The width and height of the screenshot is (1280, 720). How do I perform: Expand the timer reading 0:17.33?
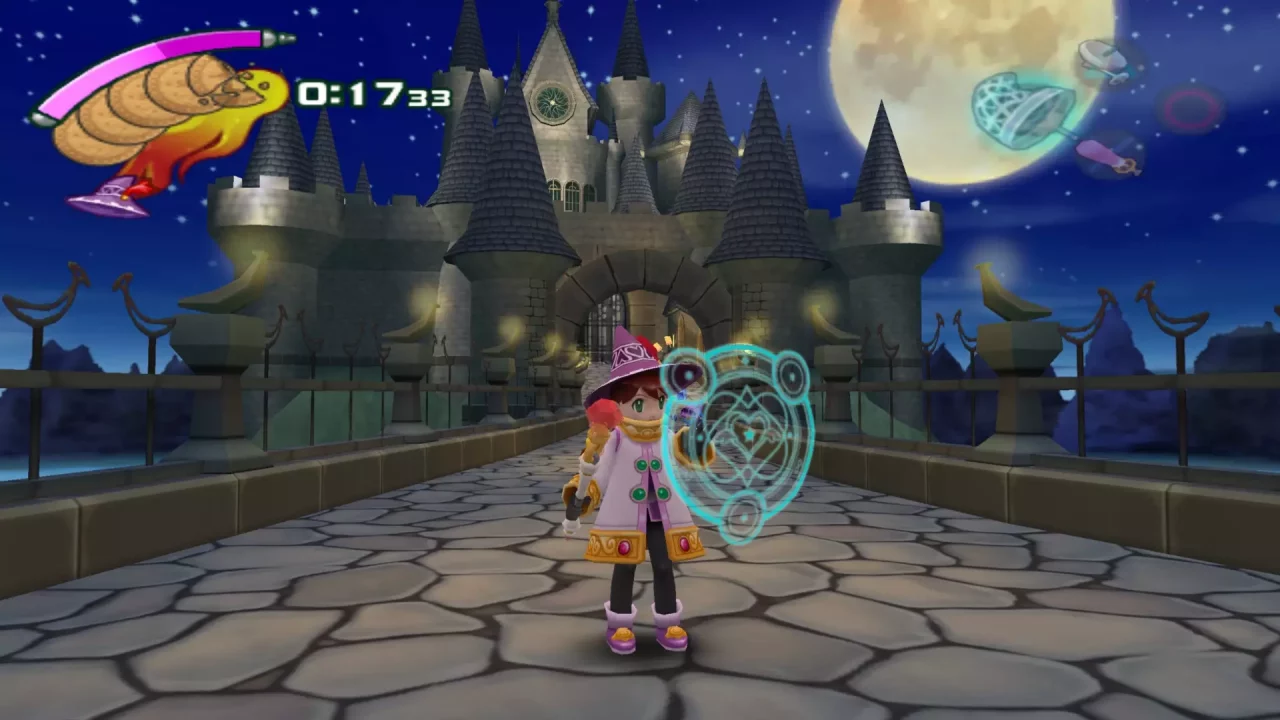370,96
